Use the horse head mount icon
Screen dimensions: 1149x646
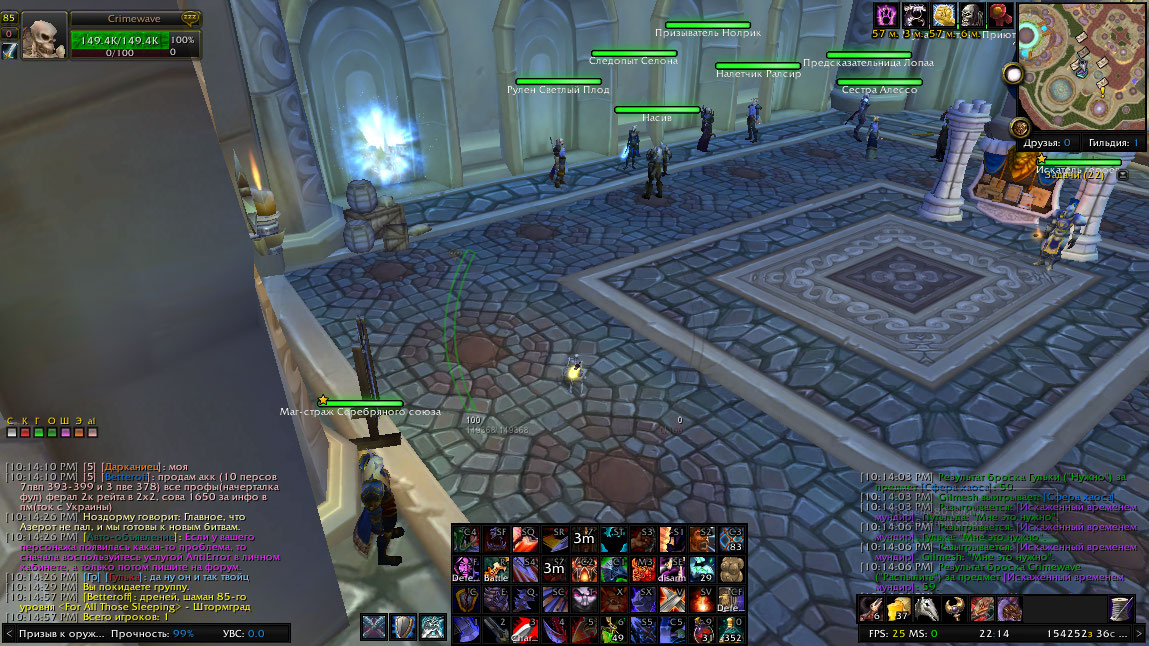927,608
